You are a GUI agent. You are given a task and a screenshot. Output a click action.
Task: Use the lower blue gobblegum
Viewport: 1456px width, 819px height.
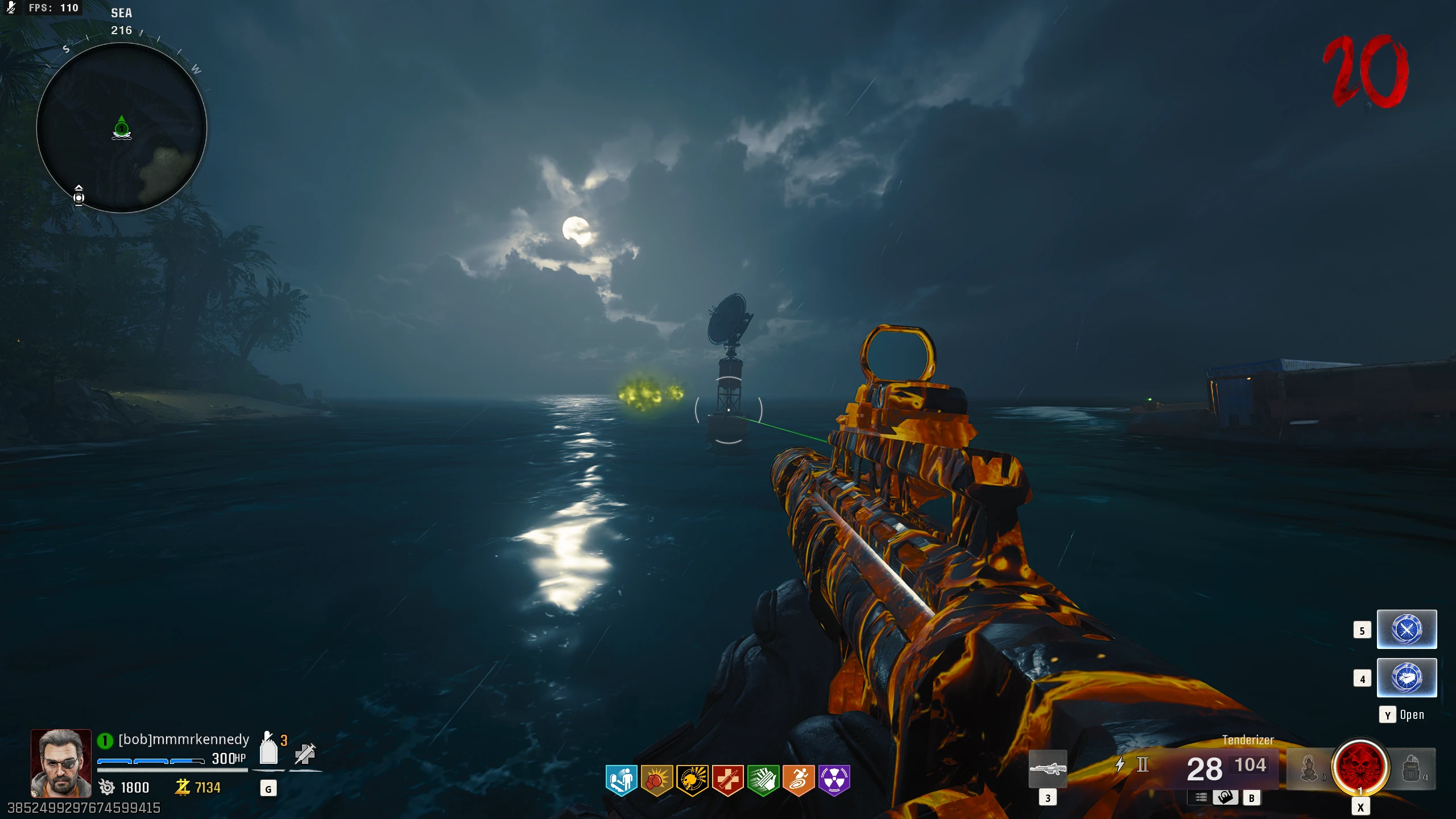[x=1407, y=677]
